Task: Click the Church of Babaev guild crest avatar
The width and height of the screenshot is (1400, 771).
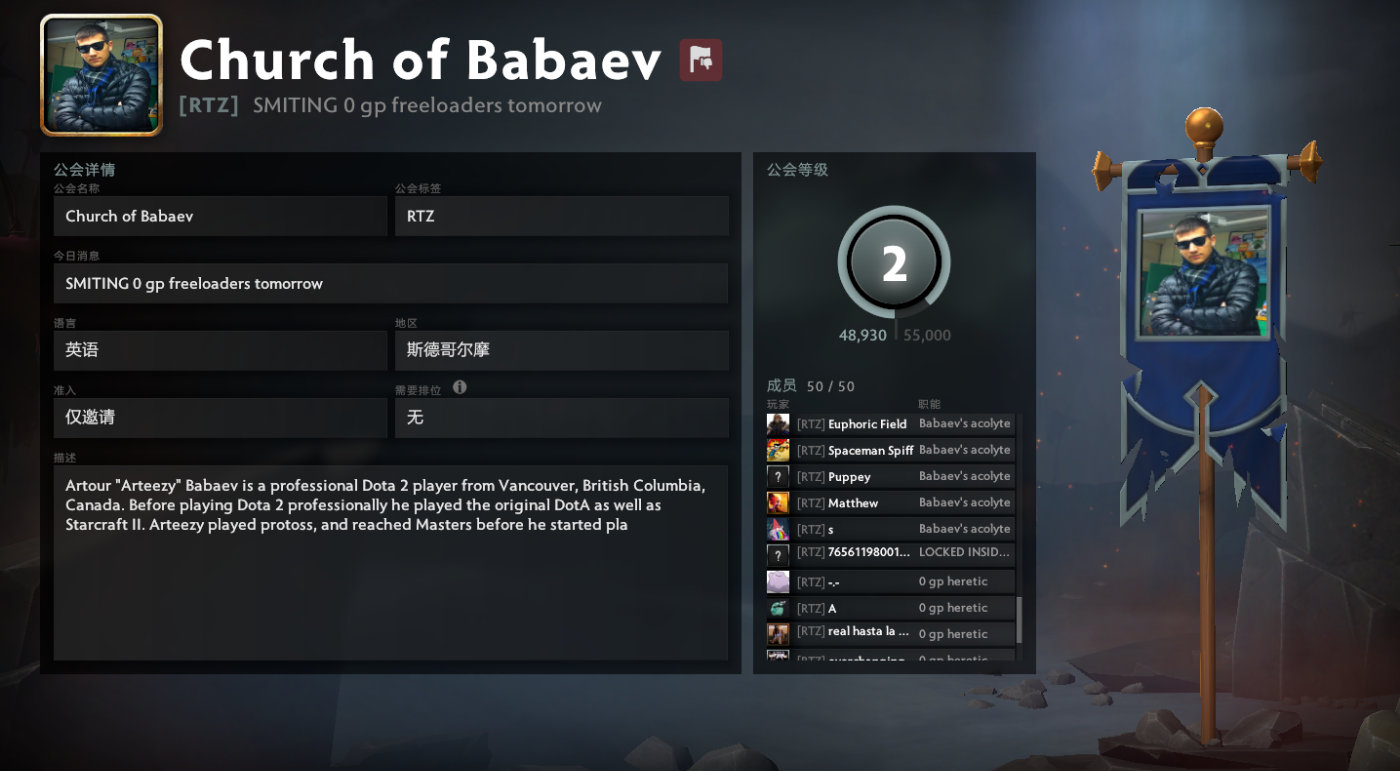Action: [x=100, y=72]
